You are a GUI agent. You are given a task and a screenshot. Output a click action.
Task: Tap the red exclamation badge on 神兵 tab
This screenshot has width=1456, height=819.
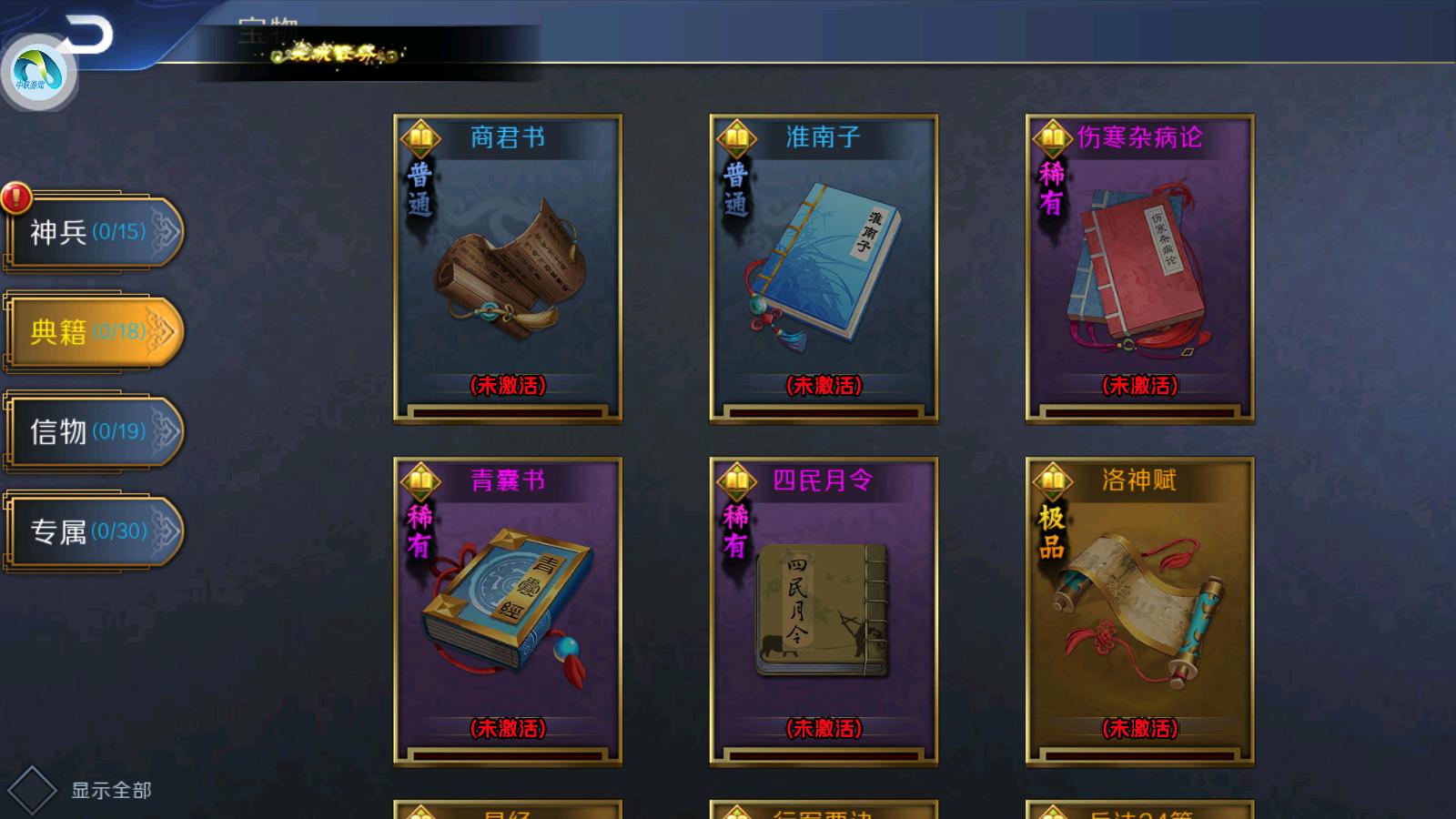tap(15, 197)
